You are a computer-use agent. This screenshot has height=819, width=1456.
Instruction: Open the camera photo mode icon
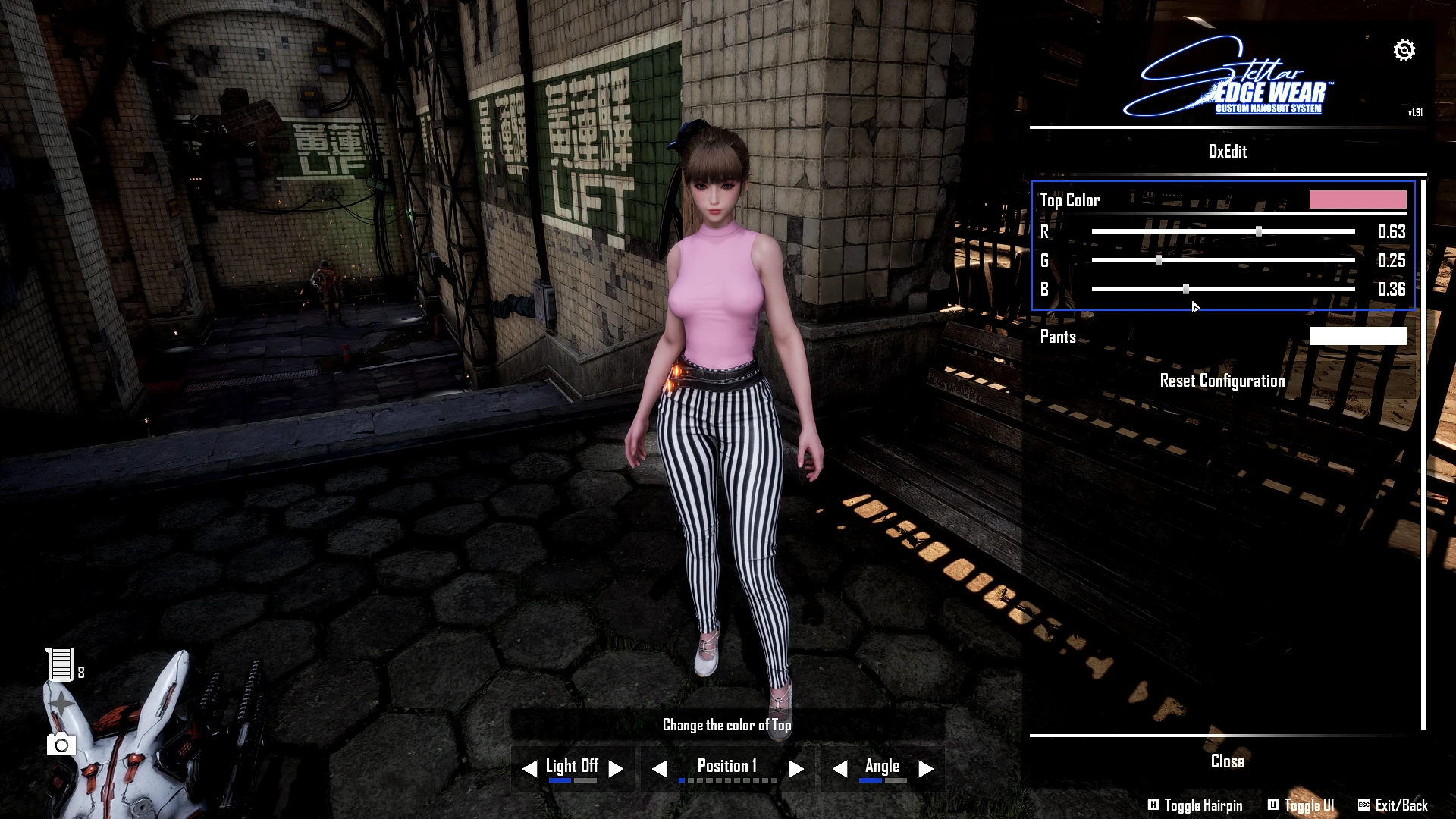[x=61, y=745]
